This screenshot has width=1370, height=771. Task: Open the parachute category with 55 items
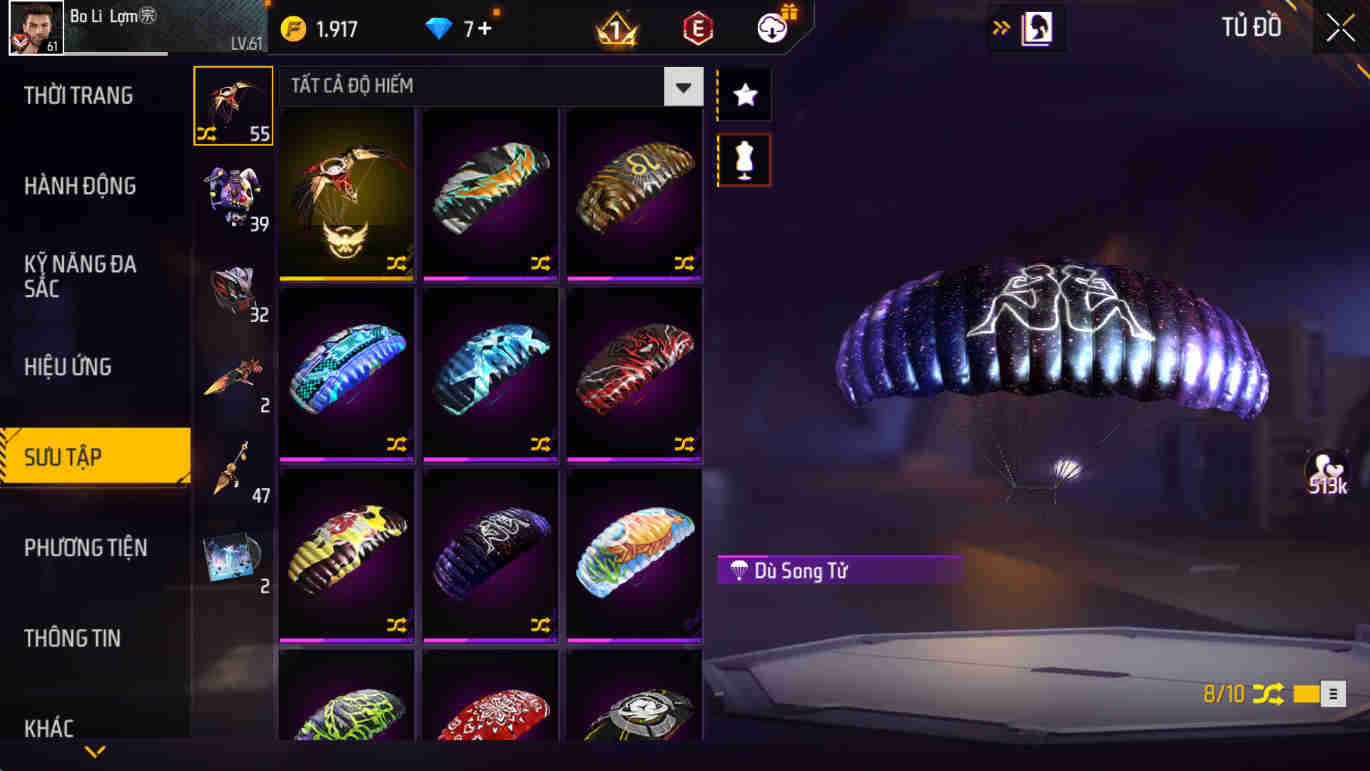(x=233, y=103)
